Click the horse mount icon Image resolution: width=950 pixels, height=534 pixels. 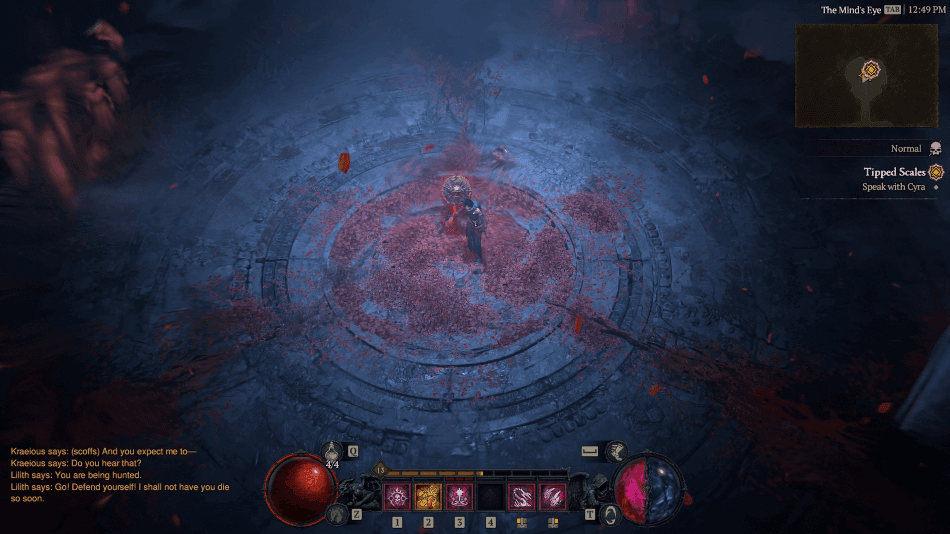(x=335, y=515)
